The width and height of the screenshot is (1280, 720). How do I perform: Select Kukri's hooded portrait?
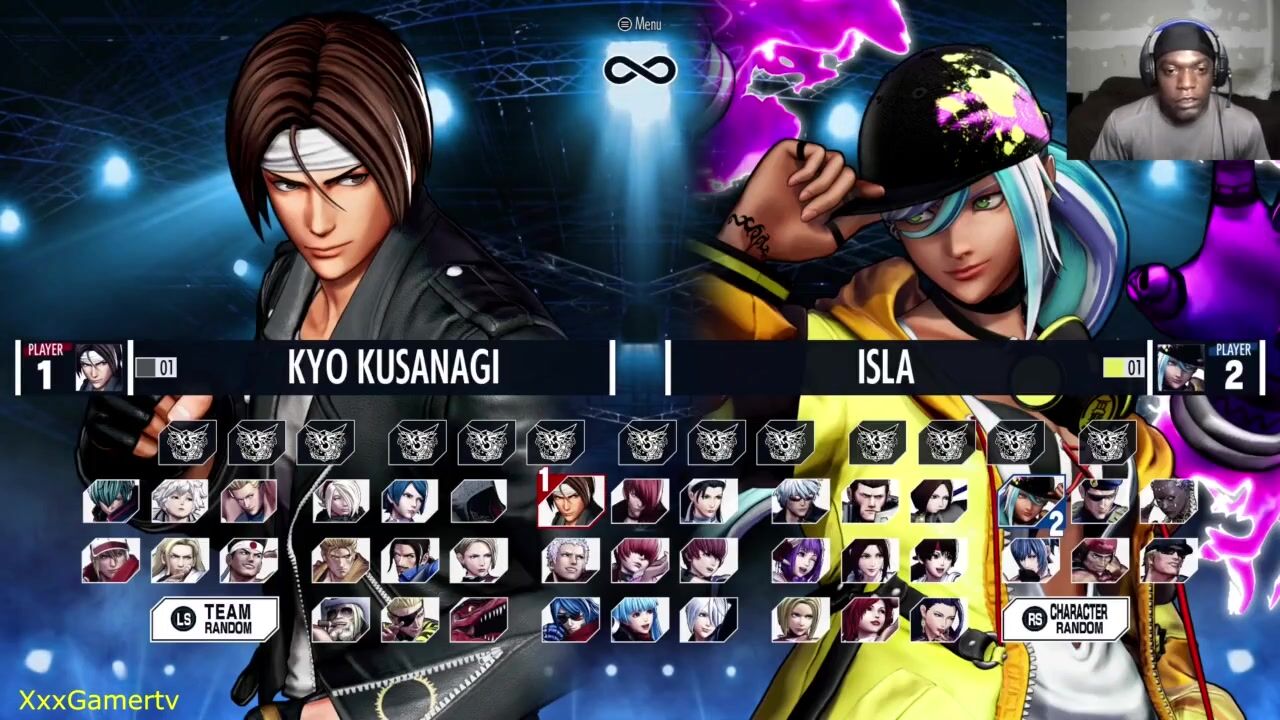(x=479, y=501)
